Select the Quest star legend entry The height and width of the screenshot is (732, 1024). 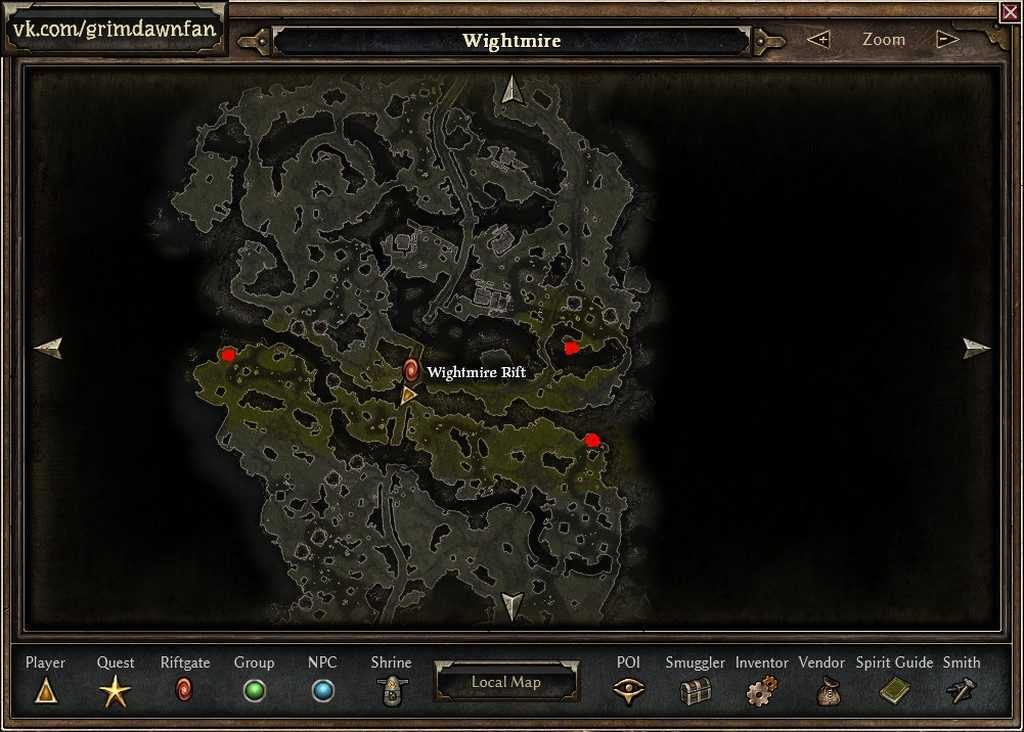(115, 691)
